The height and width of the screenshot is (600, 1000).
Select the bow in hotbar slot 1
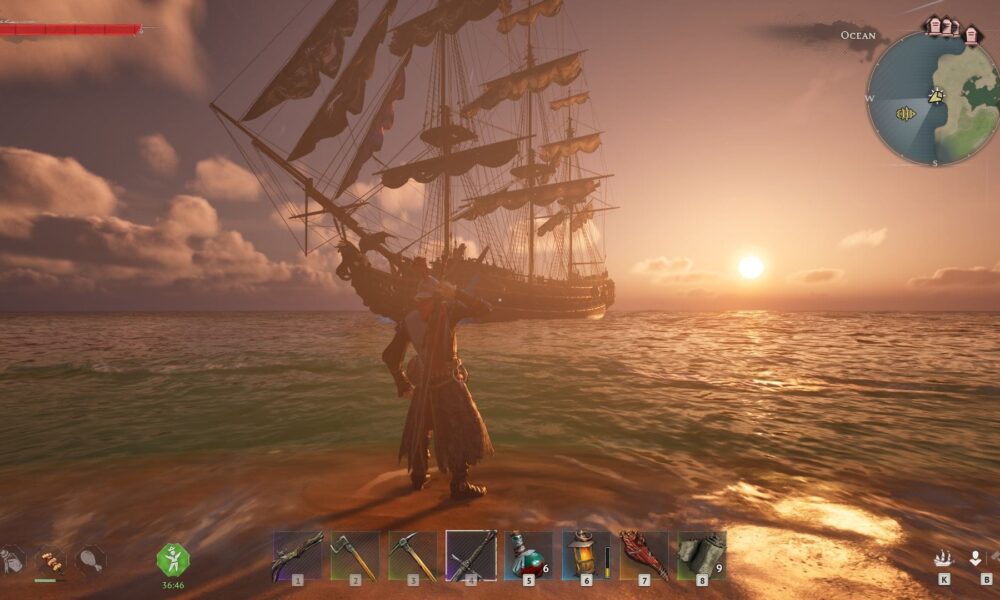click(x=297, y=555)
